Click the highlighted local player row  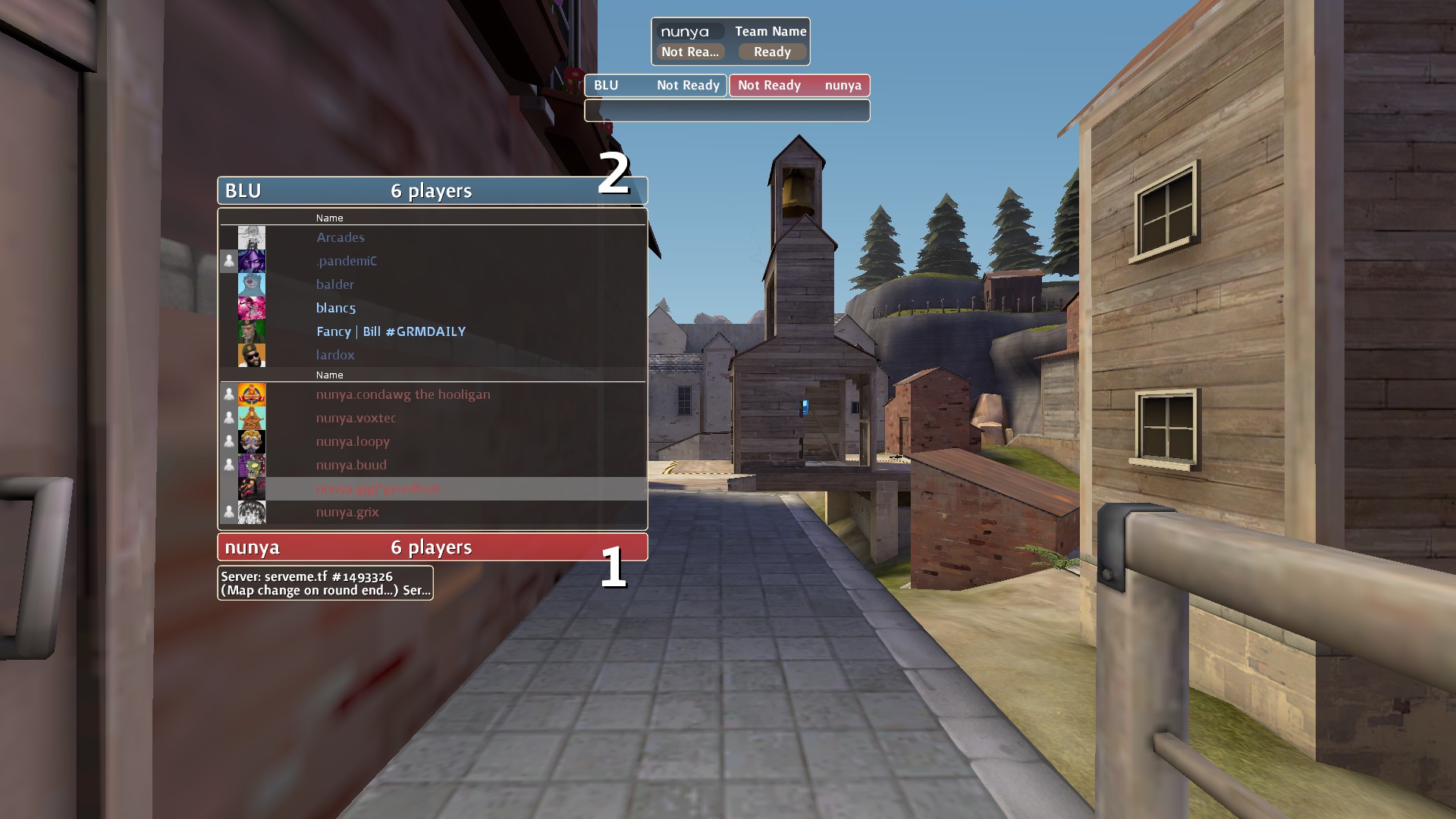(x=432, y=488)
